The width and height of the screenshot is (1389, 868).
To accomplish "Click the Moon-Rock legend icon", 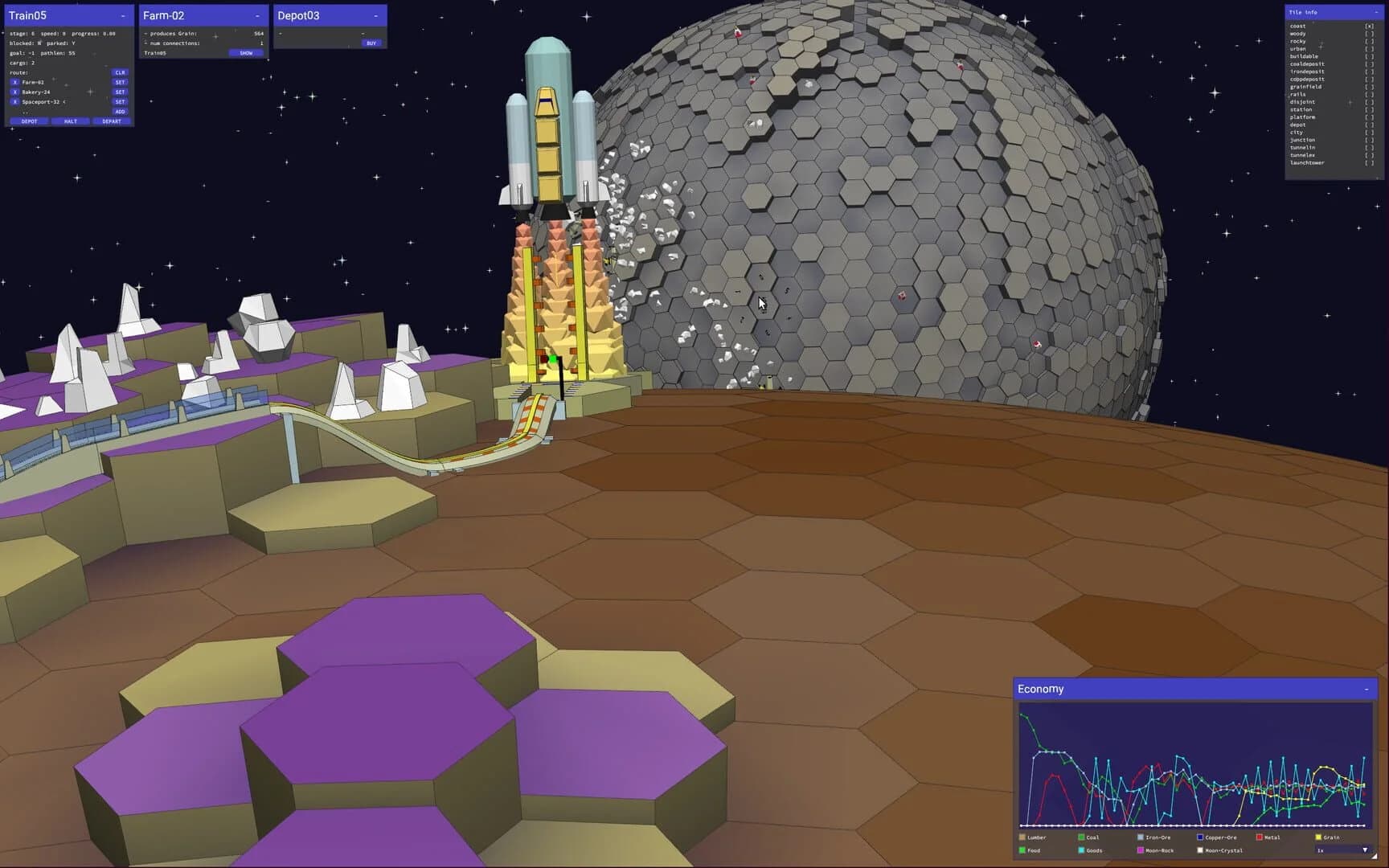I will [1139, 850].
